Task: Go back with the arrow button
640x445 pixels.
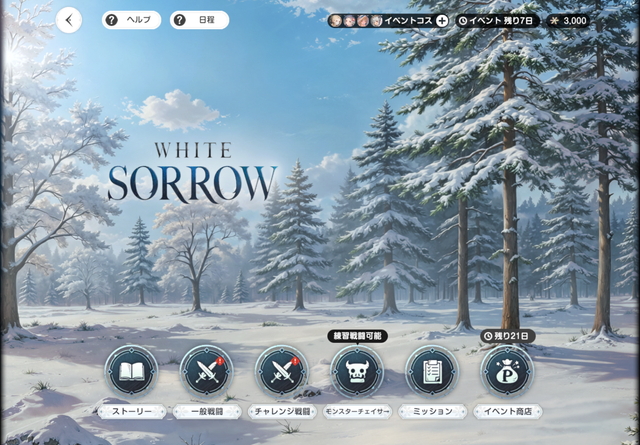Action: tap(69, 20)
